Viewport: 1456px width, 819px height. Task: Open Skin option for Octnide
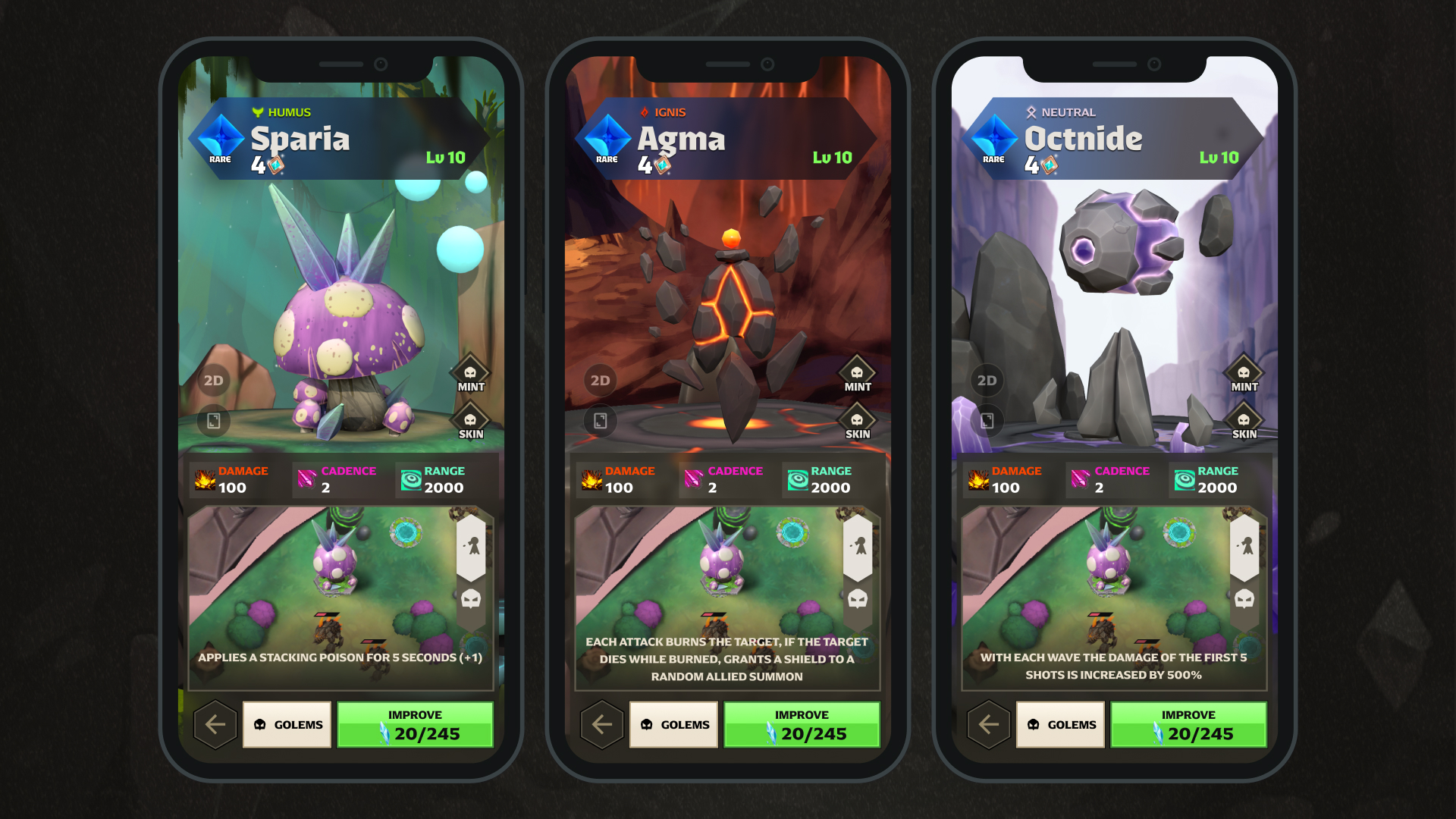(x=1244, y=422)
